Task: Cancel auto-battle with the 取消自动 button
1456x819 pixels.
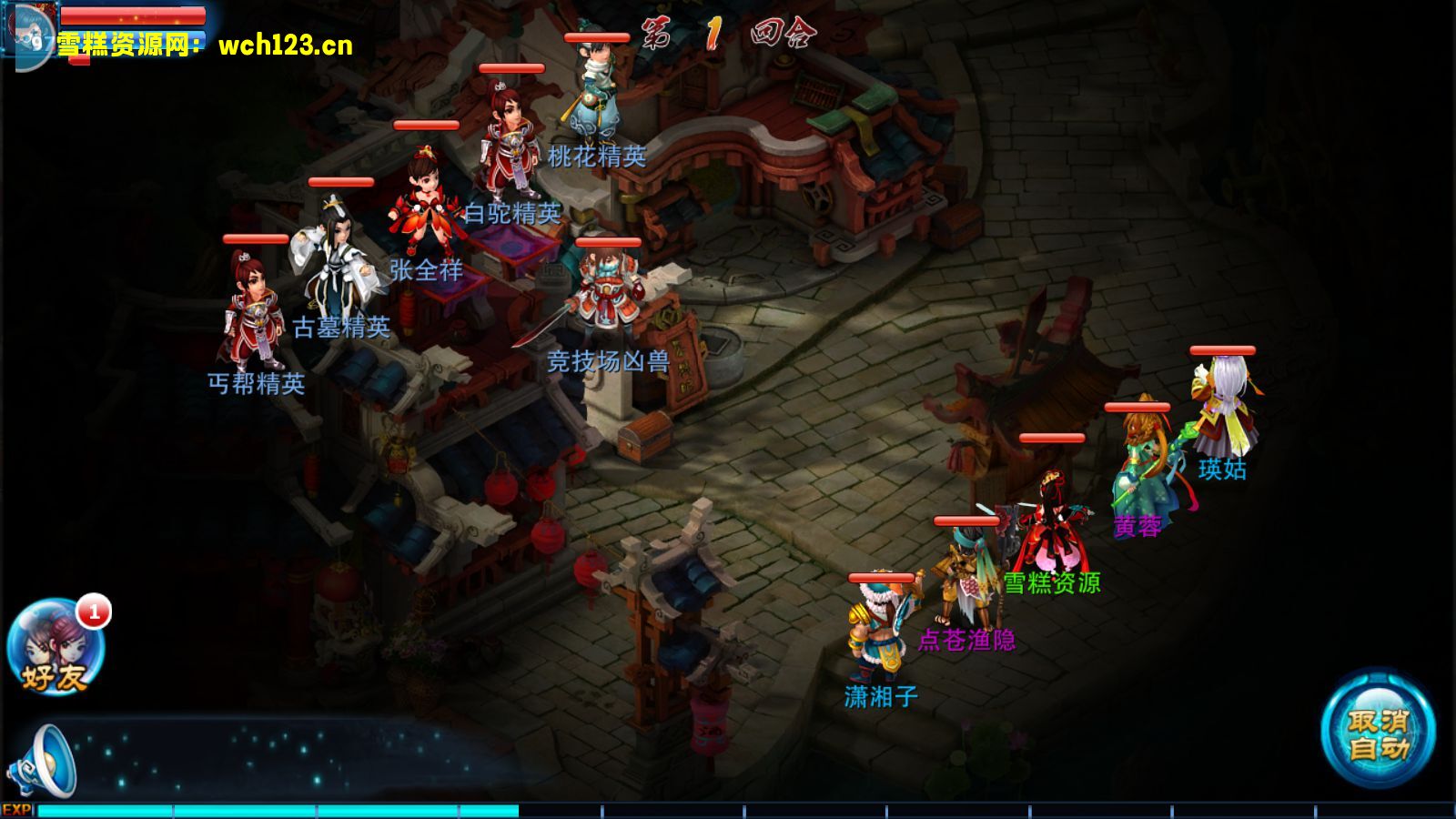Action: pos(1378,733)
